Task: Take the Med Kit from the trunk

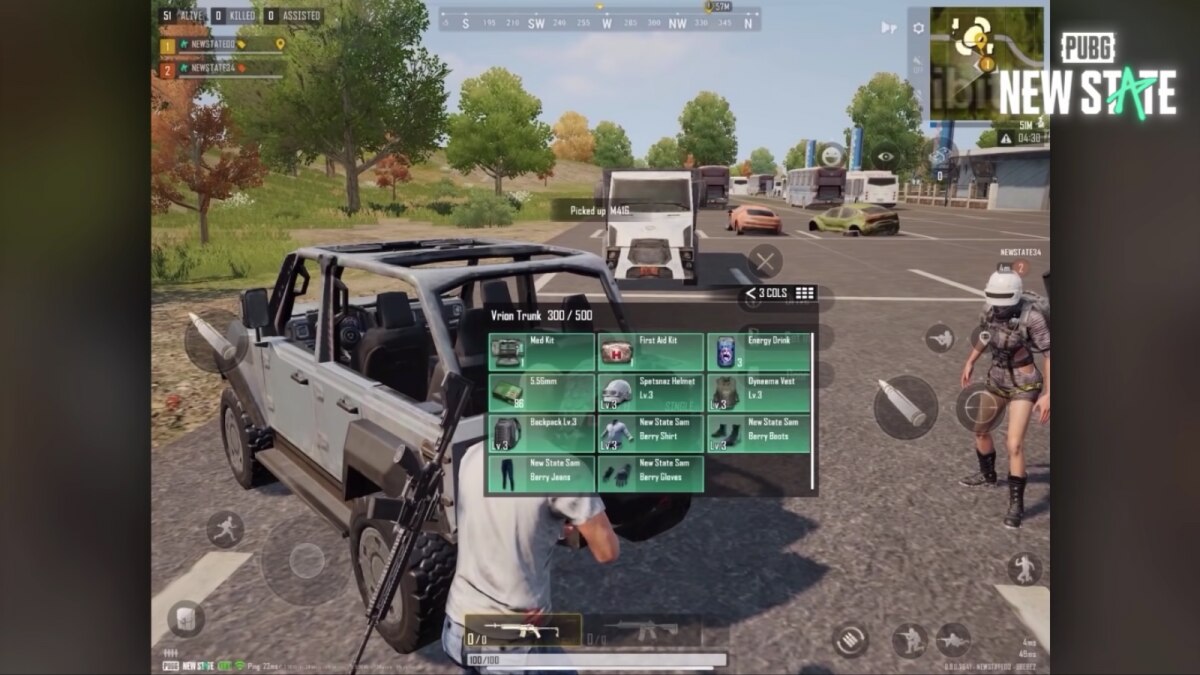Action: click(x=541, y=352)
